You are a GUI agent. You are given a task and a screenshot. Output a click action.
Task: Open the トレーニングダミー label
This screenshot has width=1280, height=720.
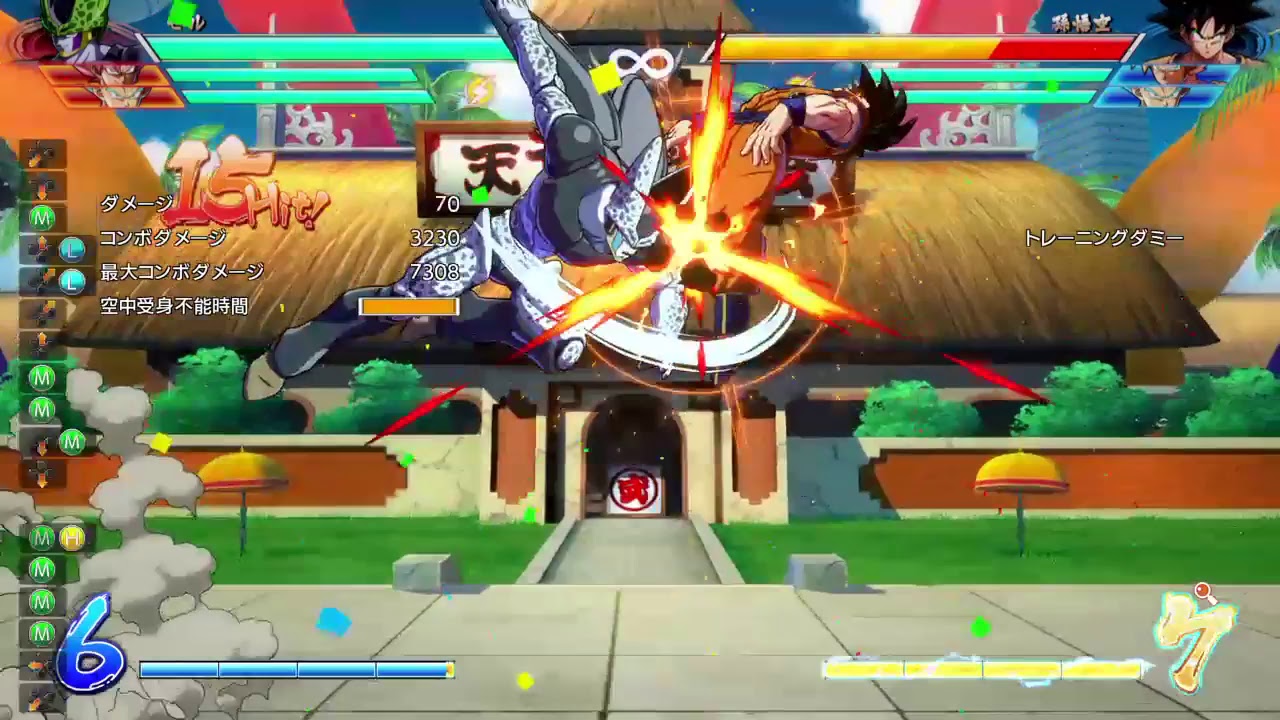[1103, 238]
